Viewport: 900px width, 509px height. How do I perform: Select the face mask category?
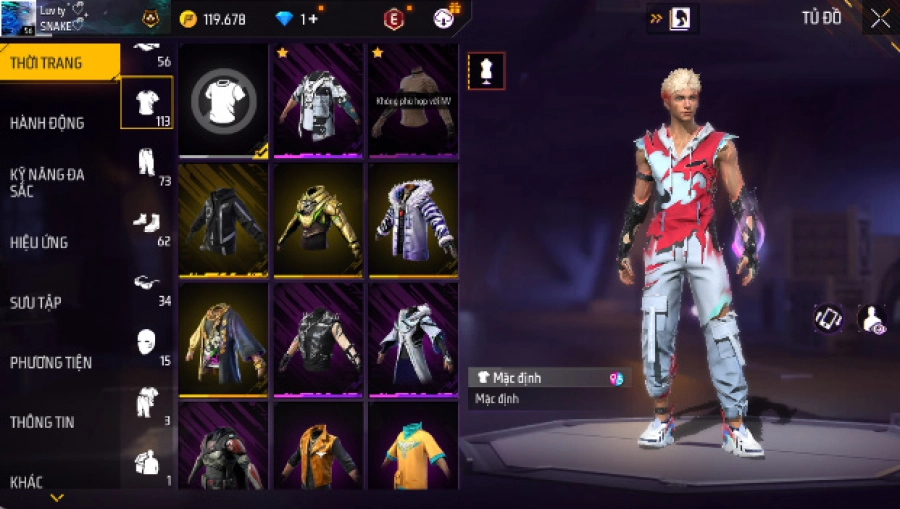click(147, 342)
